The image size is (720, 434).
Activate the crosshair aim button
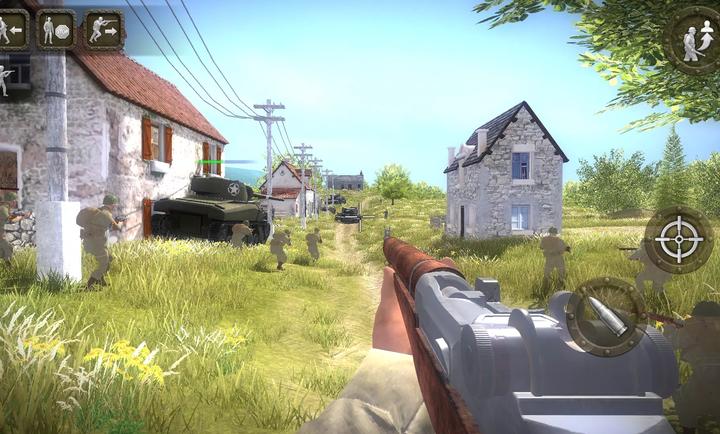pos(678,240)
